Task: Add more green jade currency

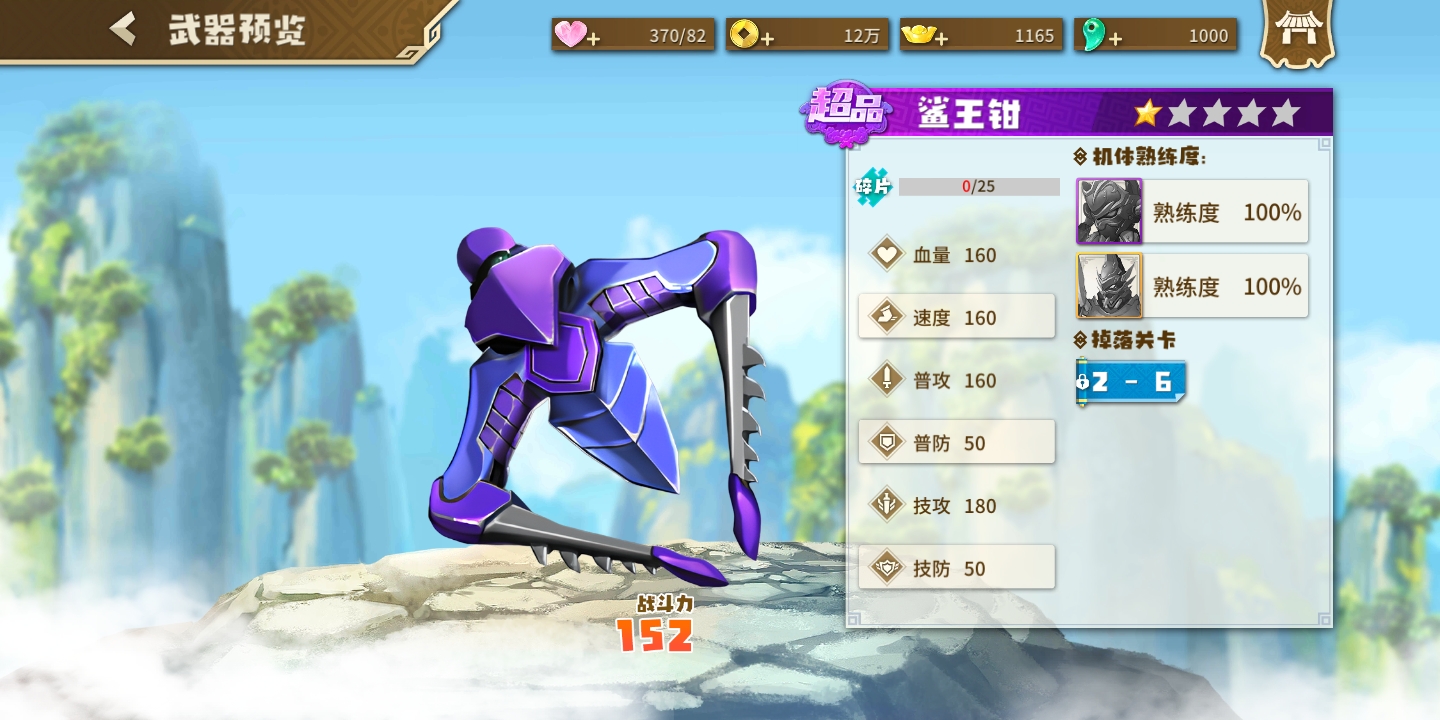Action: [x=1114, y=38]
